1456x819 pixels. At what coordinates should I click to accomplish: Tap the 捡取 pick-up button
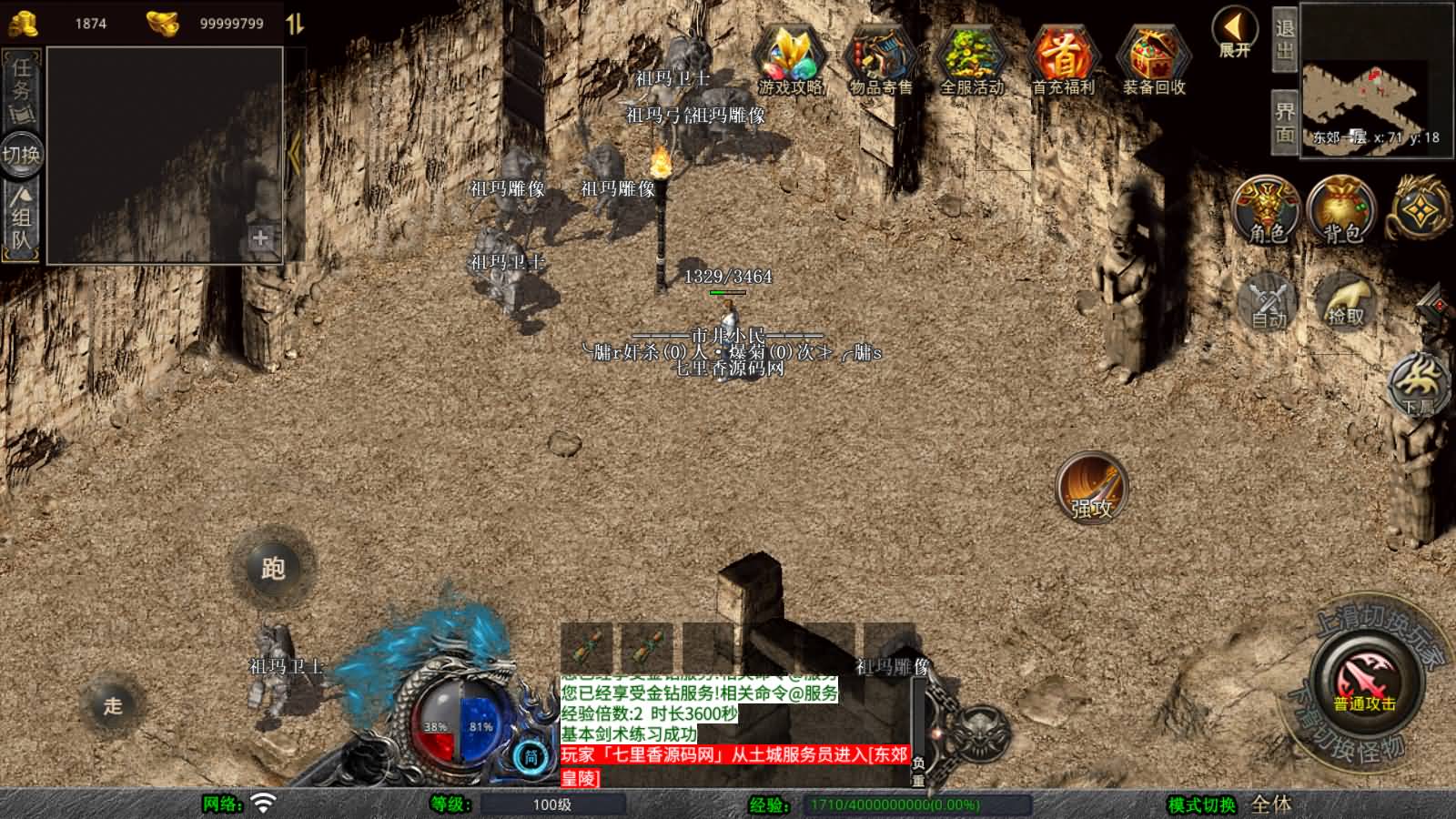click(x=1346, y=301)
